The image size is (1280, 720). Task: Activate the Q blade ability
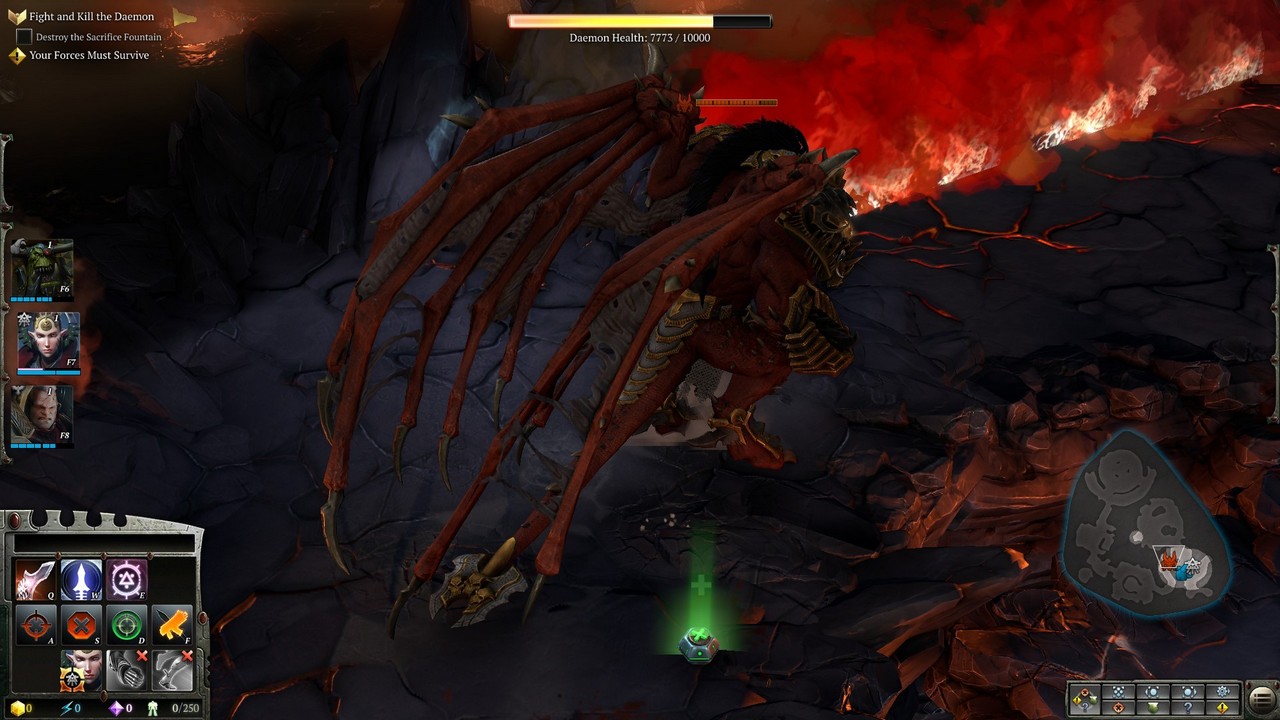(35, 580)
